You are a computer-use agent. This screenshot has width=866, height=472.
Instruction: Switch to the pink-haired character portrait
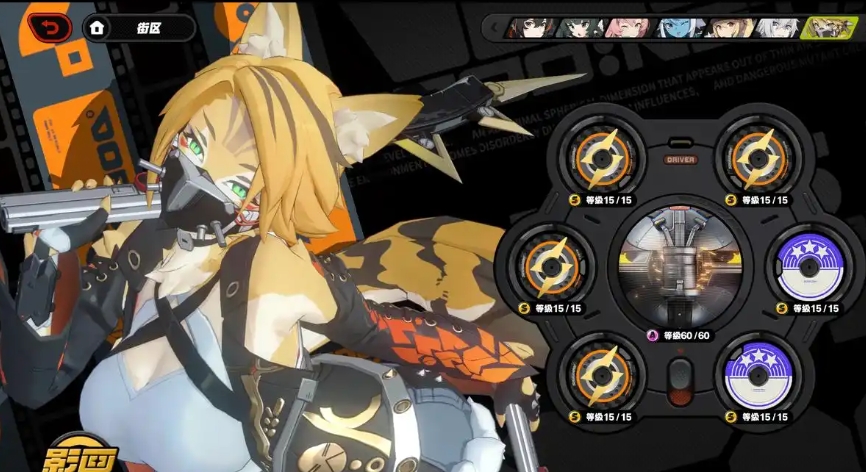(x=626, y=27)
